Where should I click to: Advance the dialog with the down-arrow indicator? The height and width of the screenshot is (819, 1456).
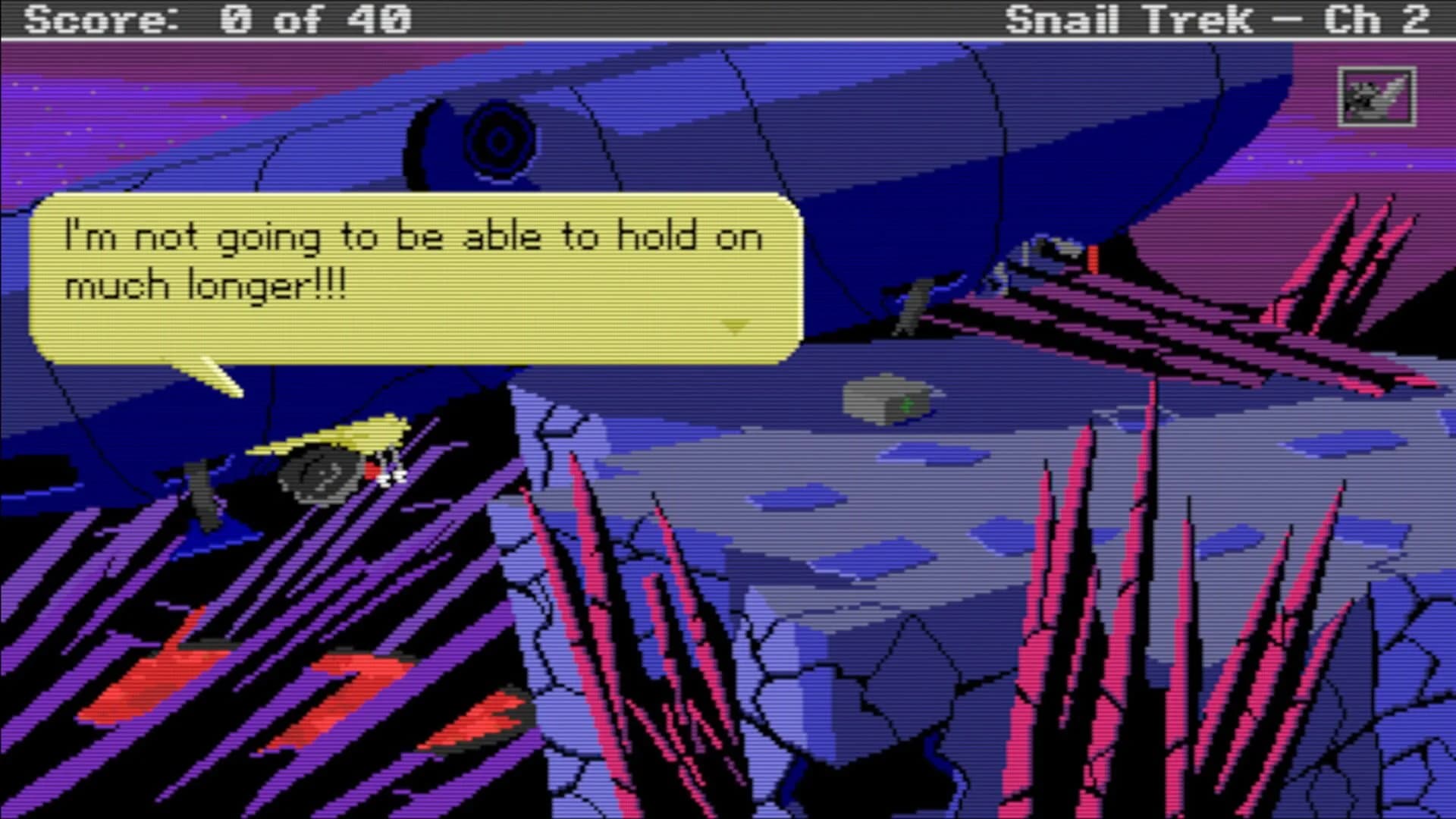pos(733,328)
